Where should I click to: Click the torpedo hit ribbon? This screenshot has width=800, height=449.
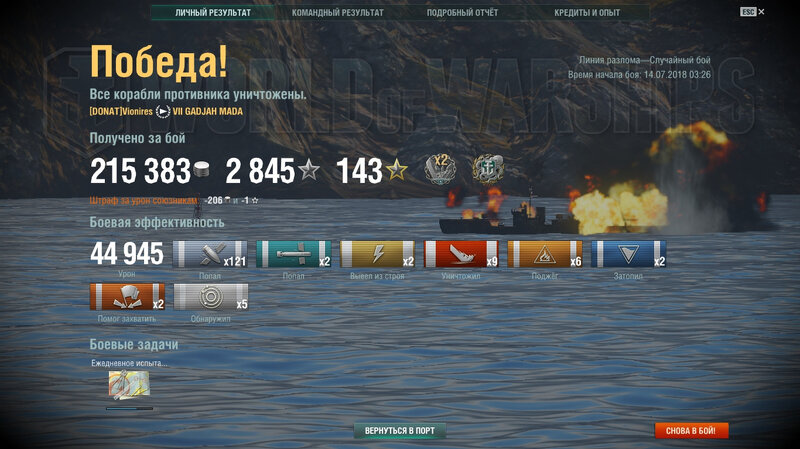[x=294, y=254]
